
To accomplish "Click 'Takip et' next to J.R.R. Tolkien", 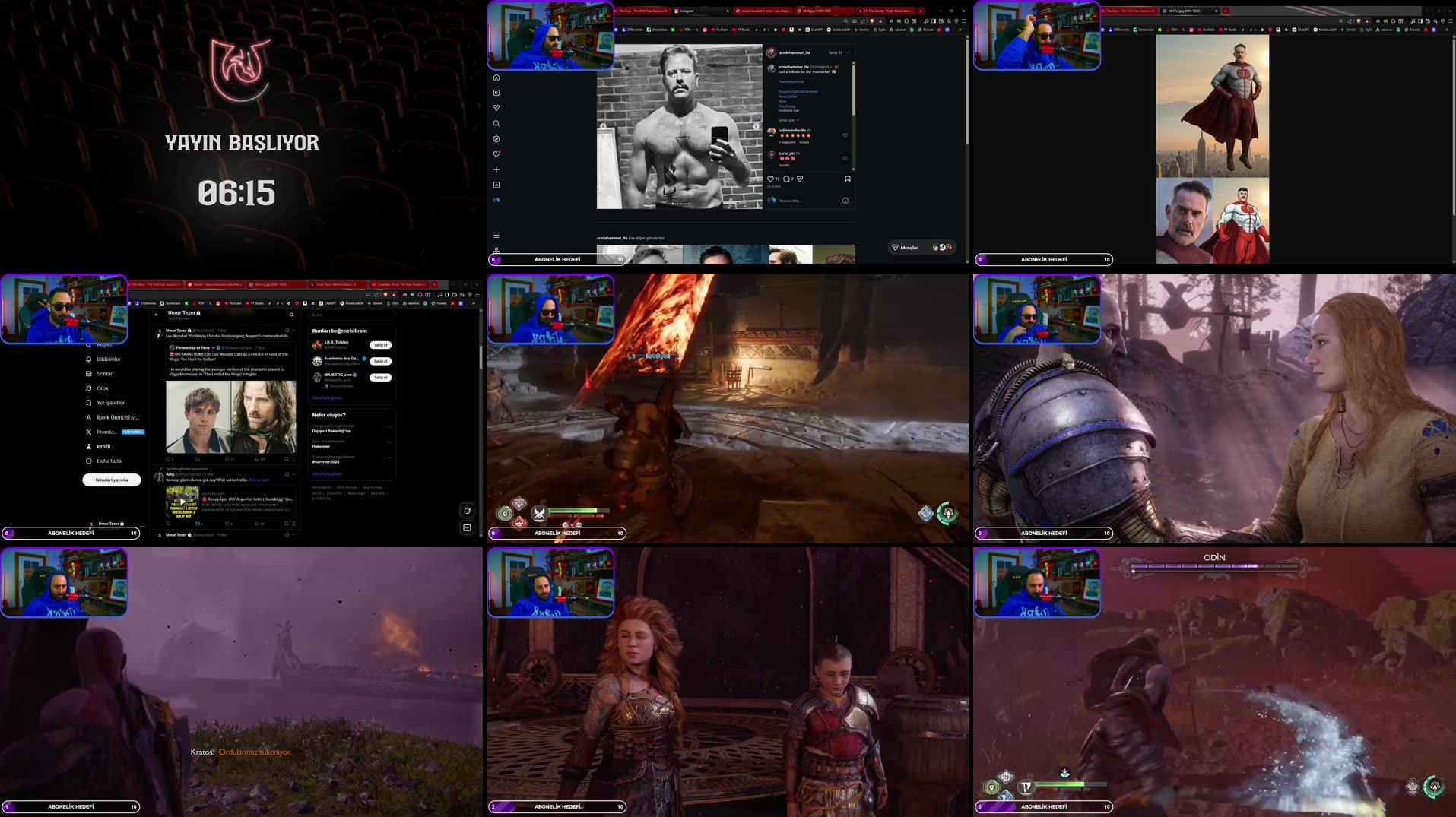I will click(x=380, y=344).
